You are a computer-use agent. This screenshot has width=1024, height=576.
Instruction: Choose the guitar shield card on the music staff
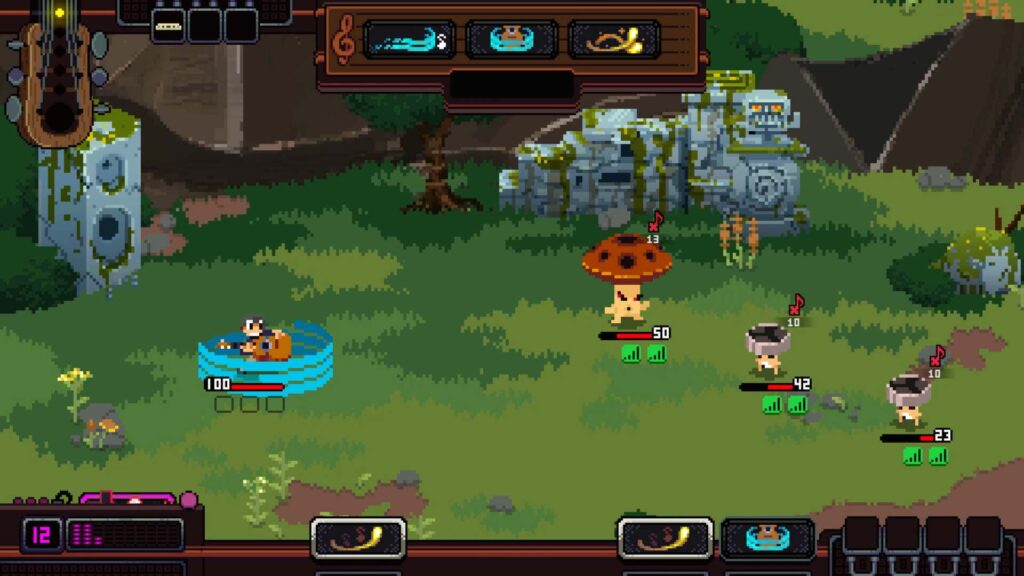coord(512,40)
